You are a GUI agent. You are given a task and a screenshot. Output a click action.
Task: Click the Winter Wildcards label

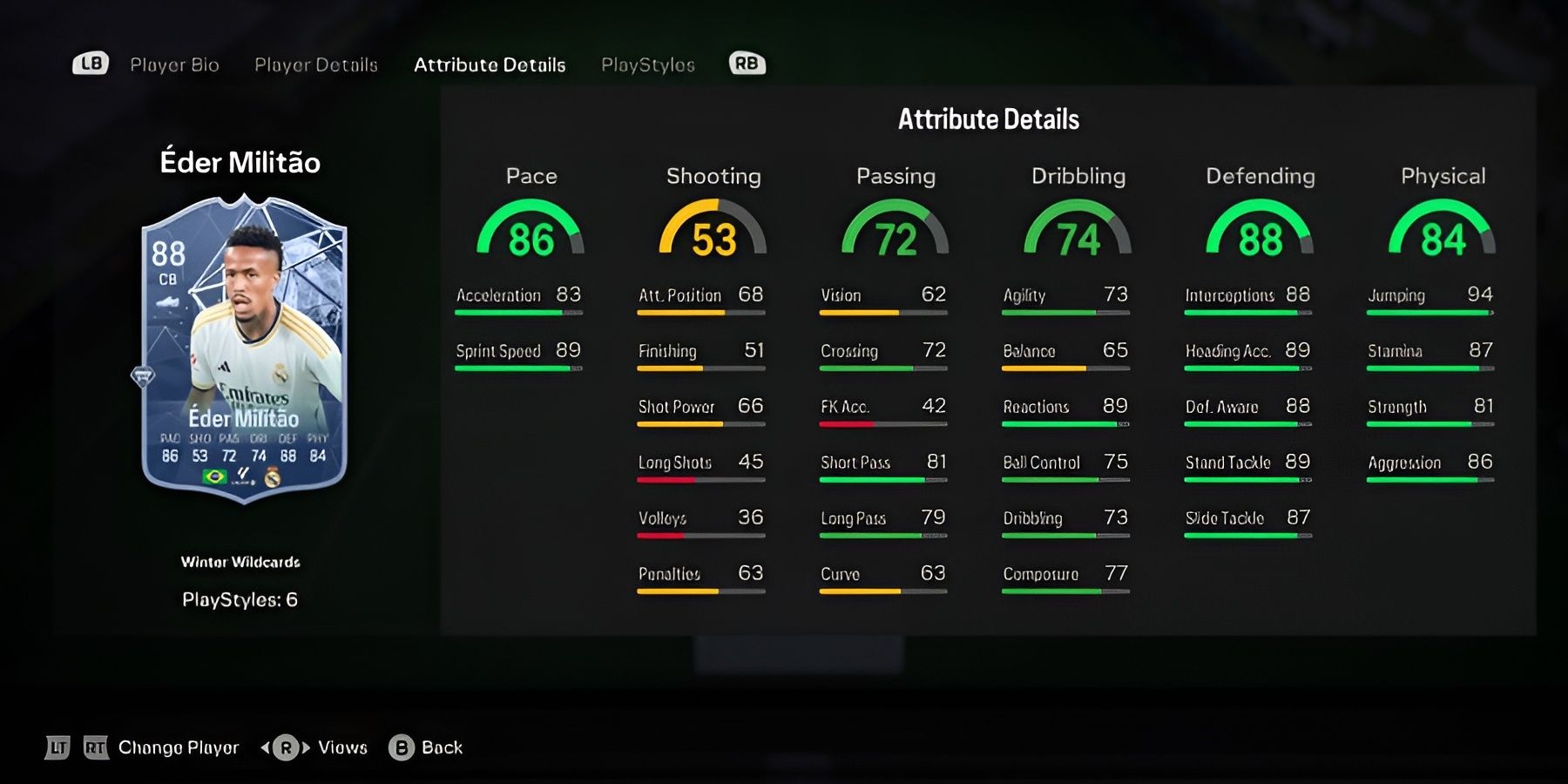tap(241, 562)
